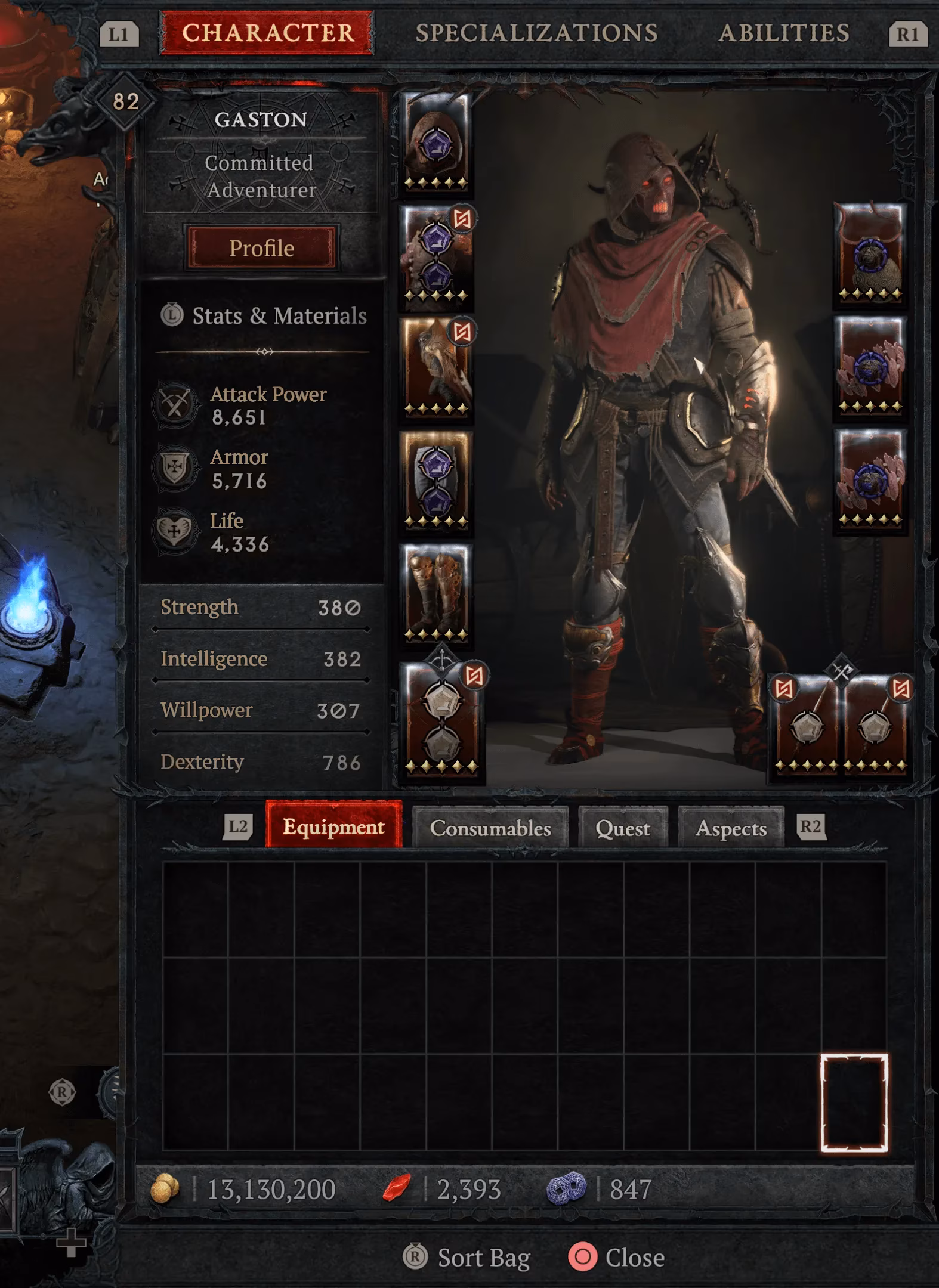Open the character Profile
Viewport: 939px width, 1288px height.
[x=262, y=247]
